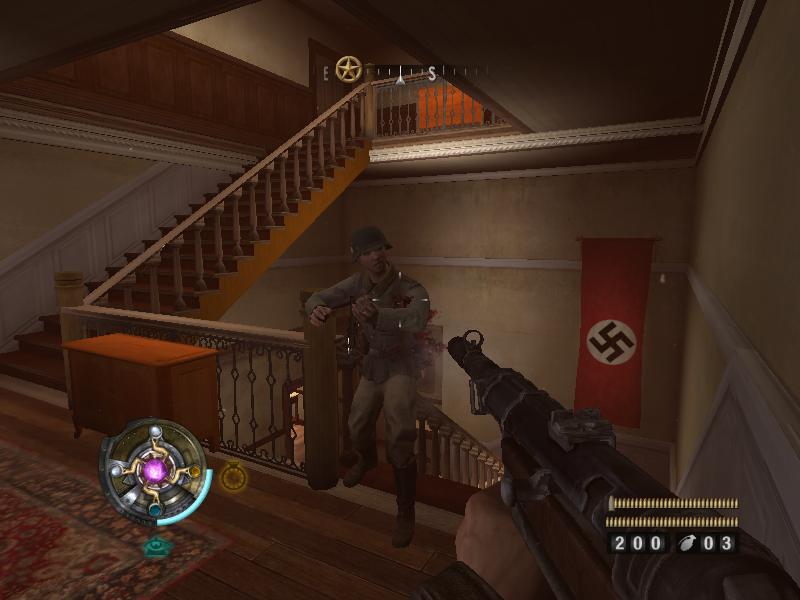Screen dimensions: 800x600
Task: Select the Veil medallion with the purple crystal
Action: (x=155, y=470)
